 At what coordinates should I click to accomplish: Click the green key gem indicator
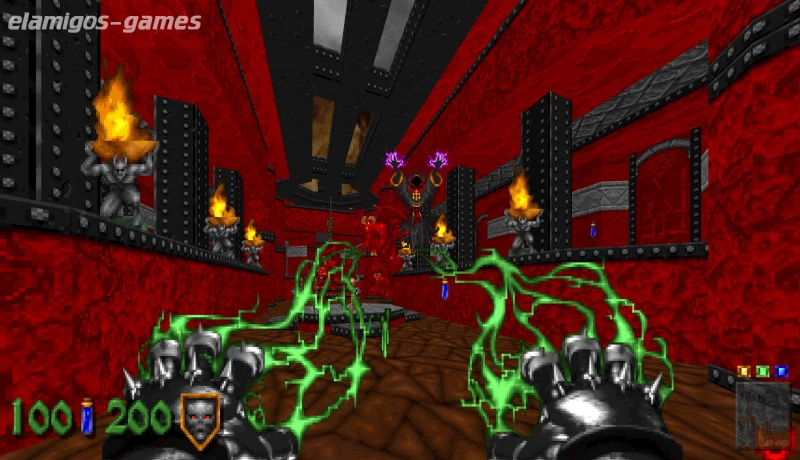[x=762, y=371]
